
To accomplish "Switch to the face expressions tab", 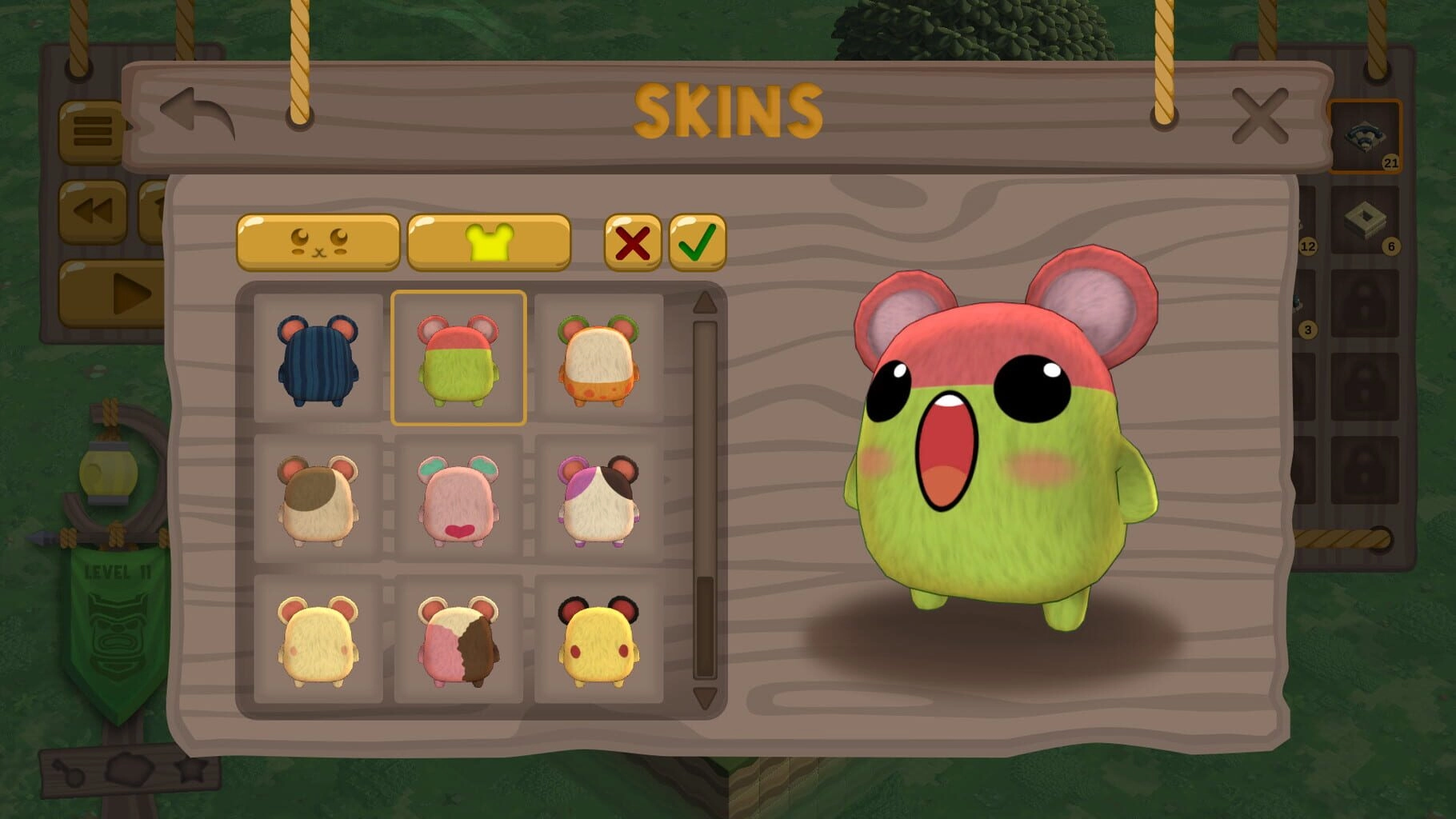I will pyautogui.click(x=318, y=242).
